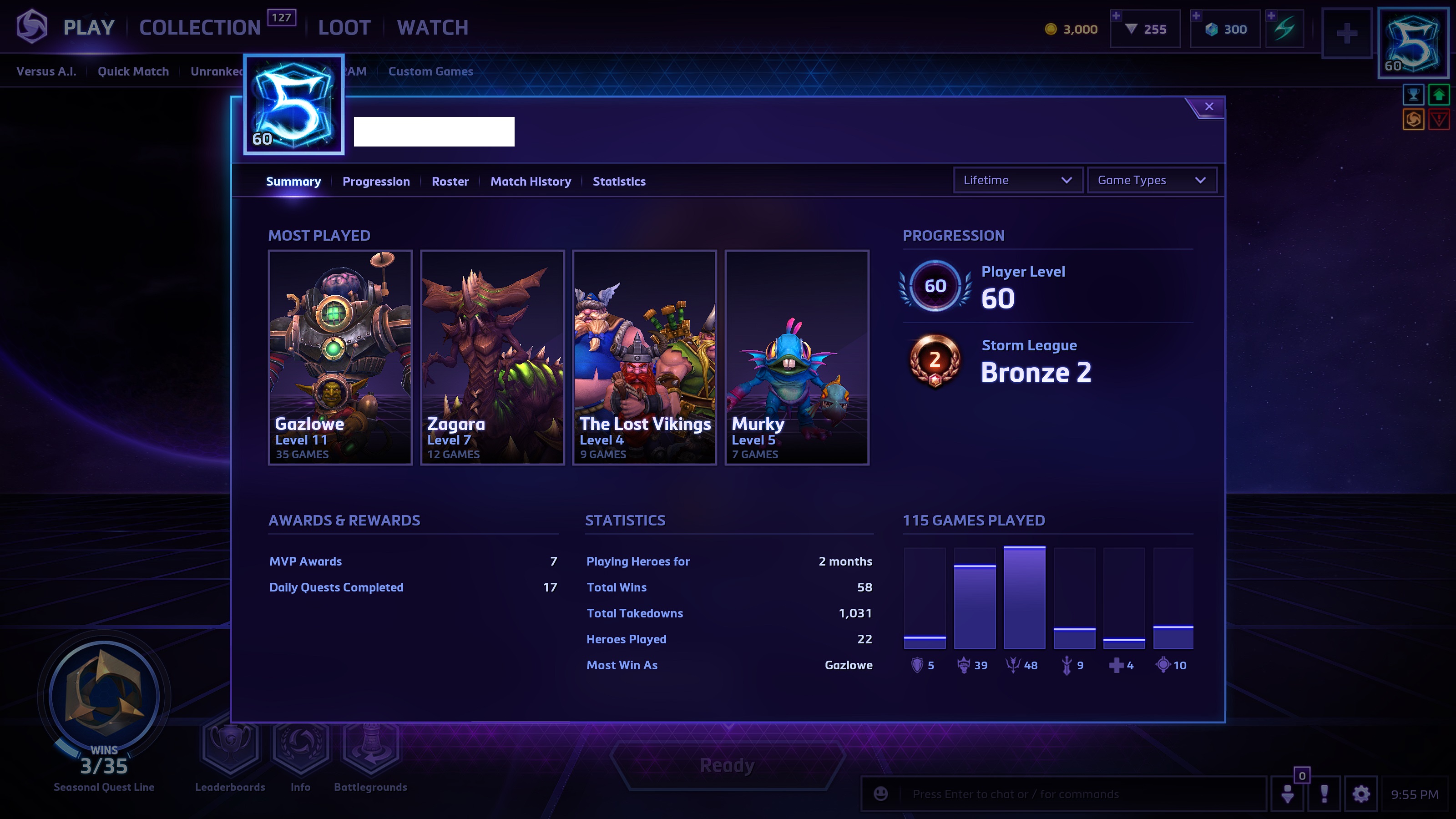Pick the Murky hero card
The height and width of the screenshot is (819, 1456).
(796, 357)
